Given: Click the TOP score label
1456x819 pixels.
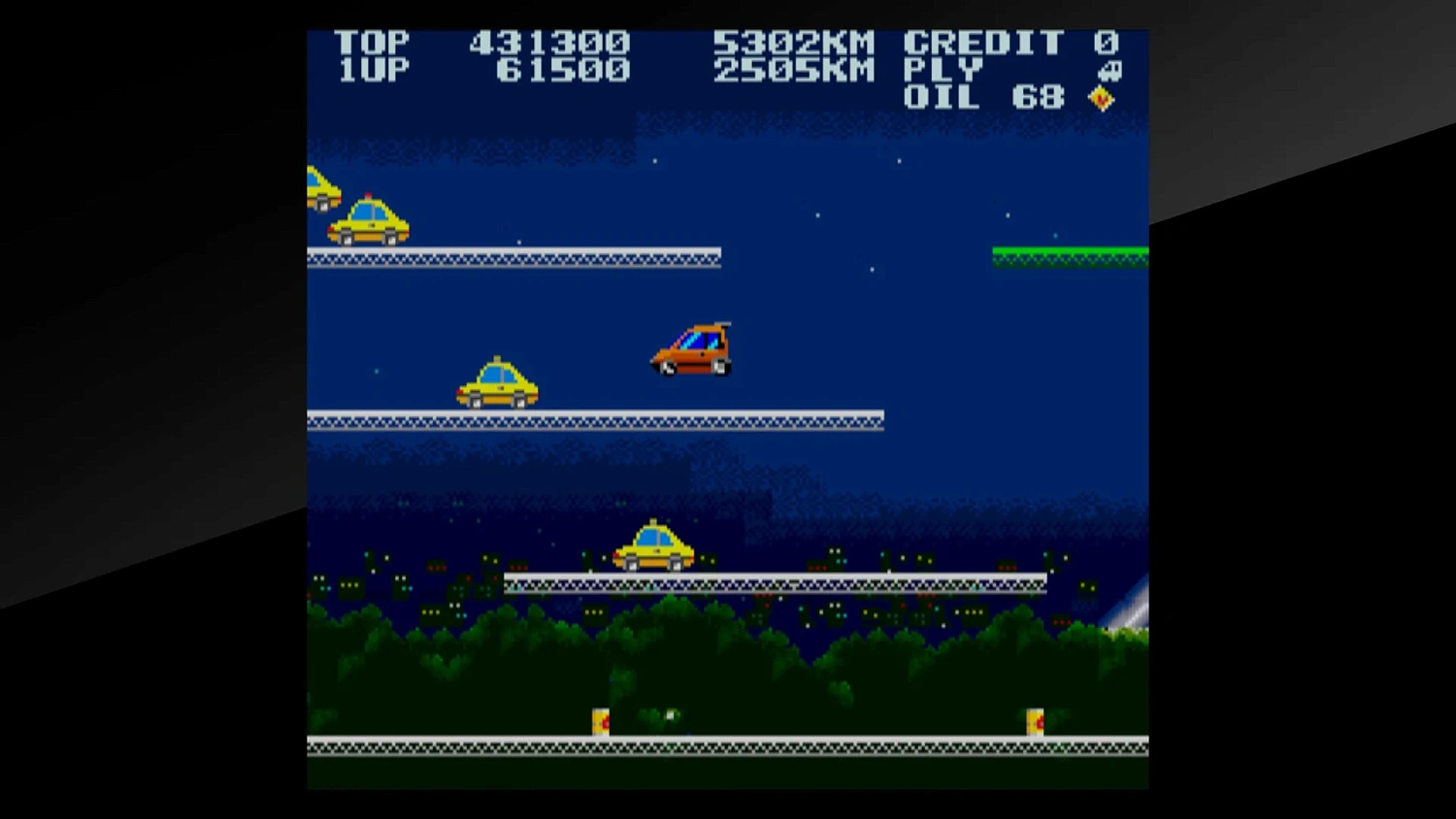Looking at the screenshot, I should pyautogui.click(x=376, y=42).
